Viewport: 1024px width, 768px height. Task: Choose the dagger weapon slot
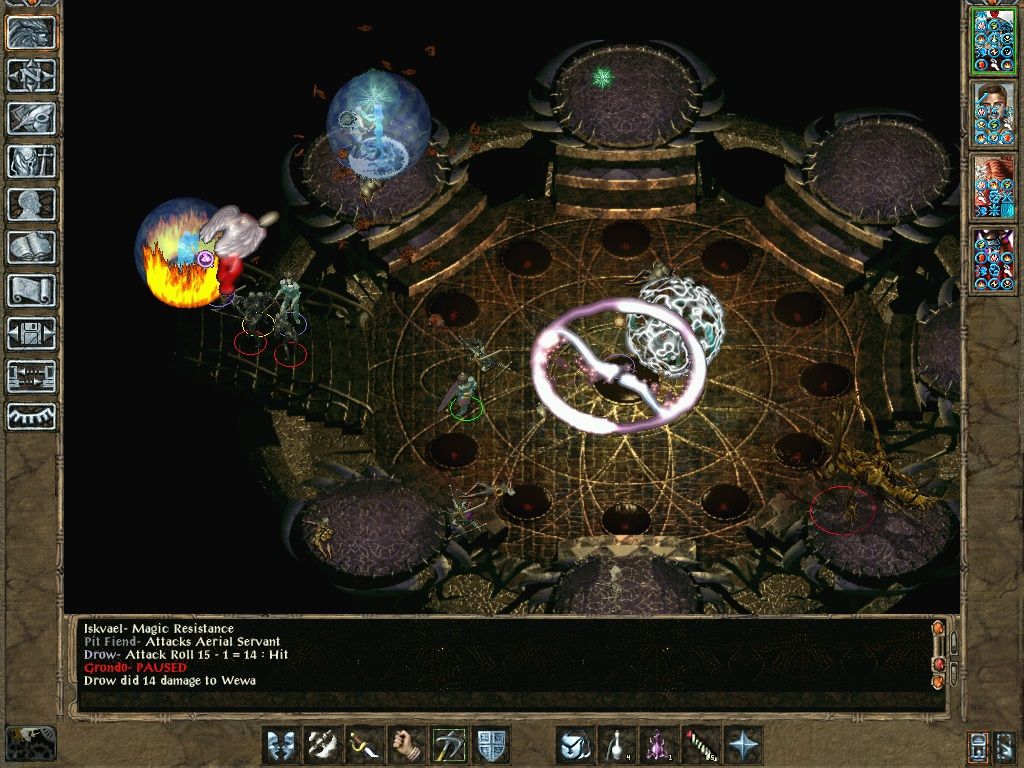[365, 745]
